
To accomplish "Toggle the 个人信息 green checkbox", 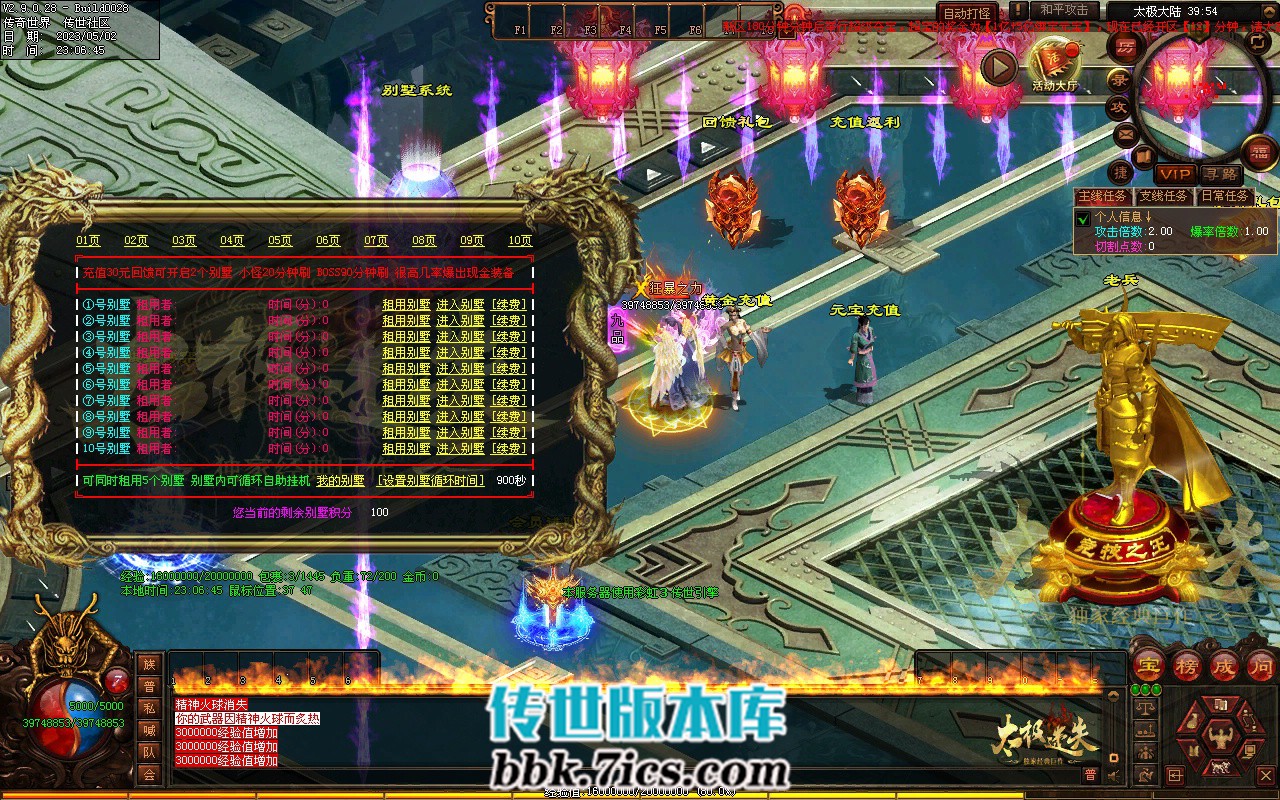I will pos(1082,218).
